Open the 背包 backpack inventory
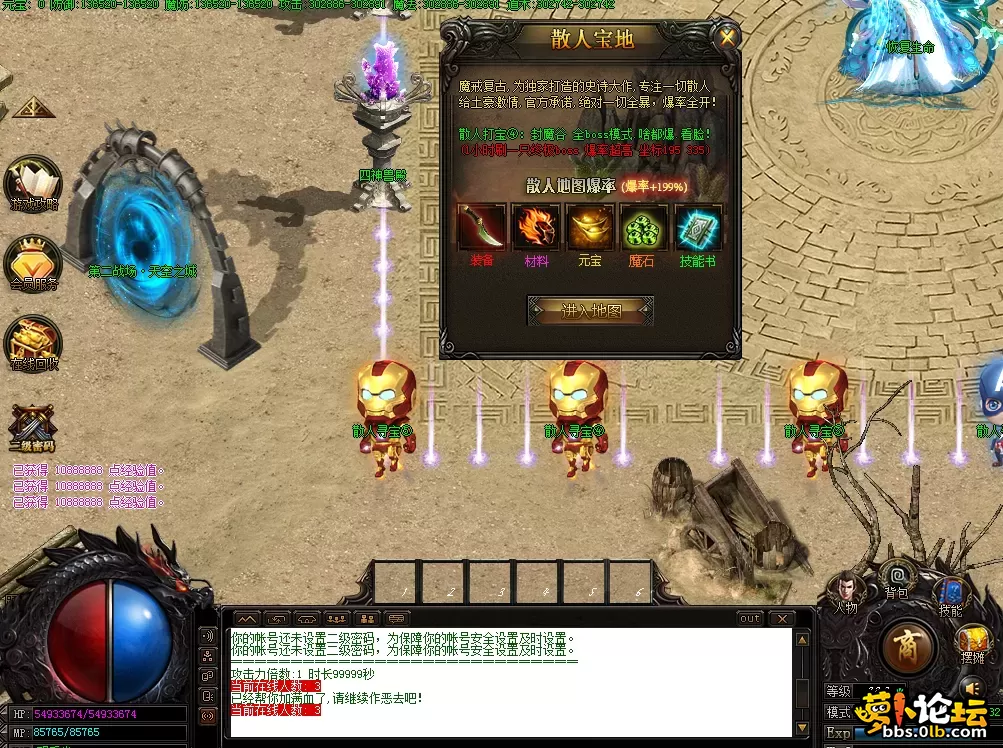 897,578
